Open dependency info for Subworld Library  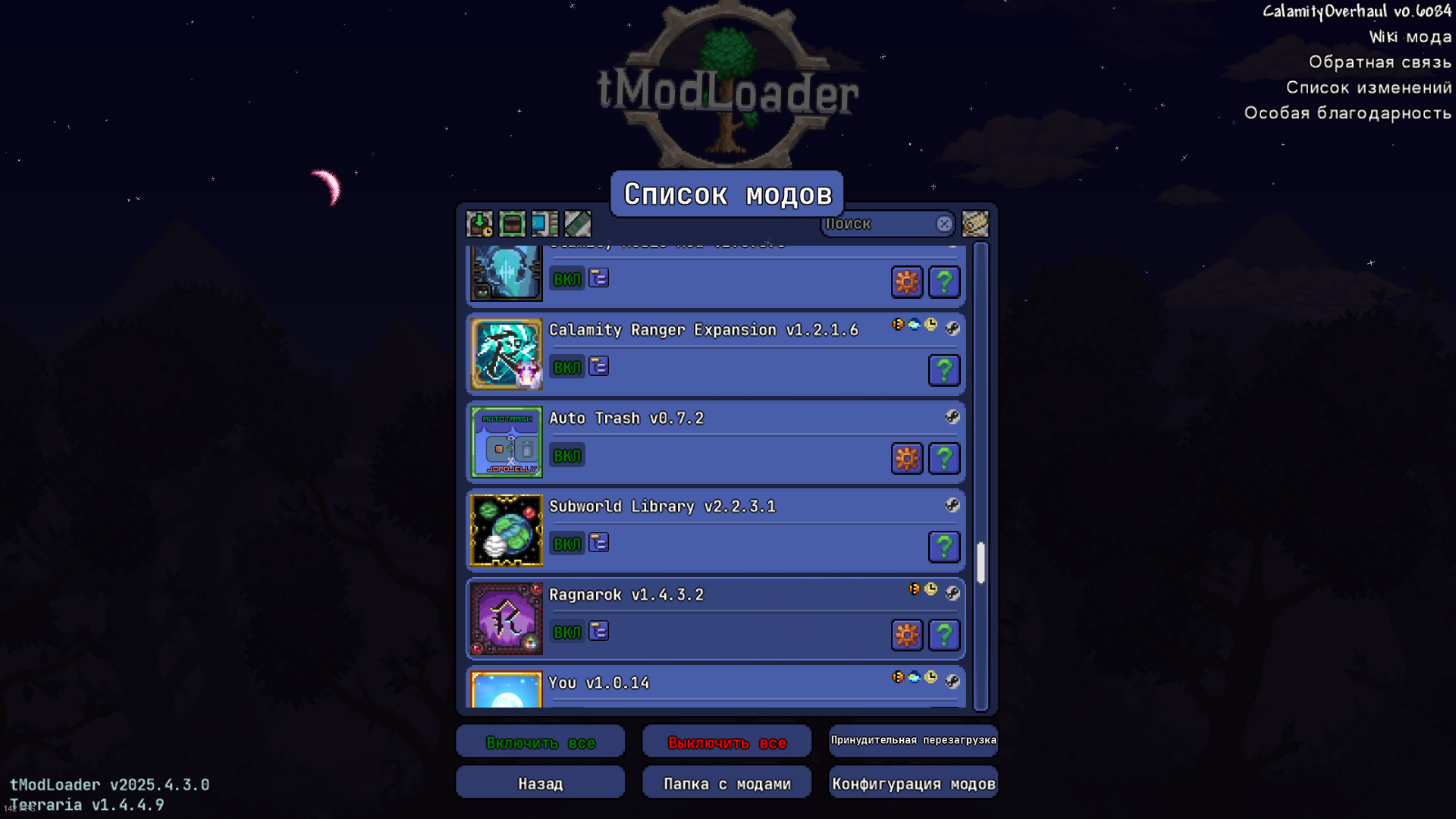(x=598, y=543)
